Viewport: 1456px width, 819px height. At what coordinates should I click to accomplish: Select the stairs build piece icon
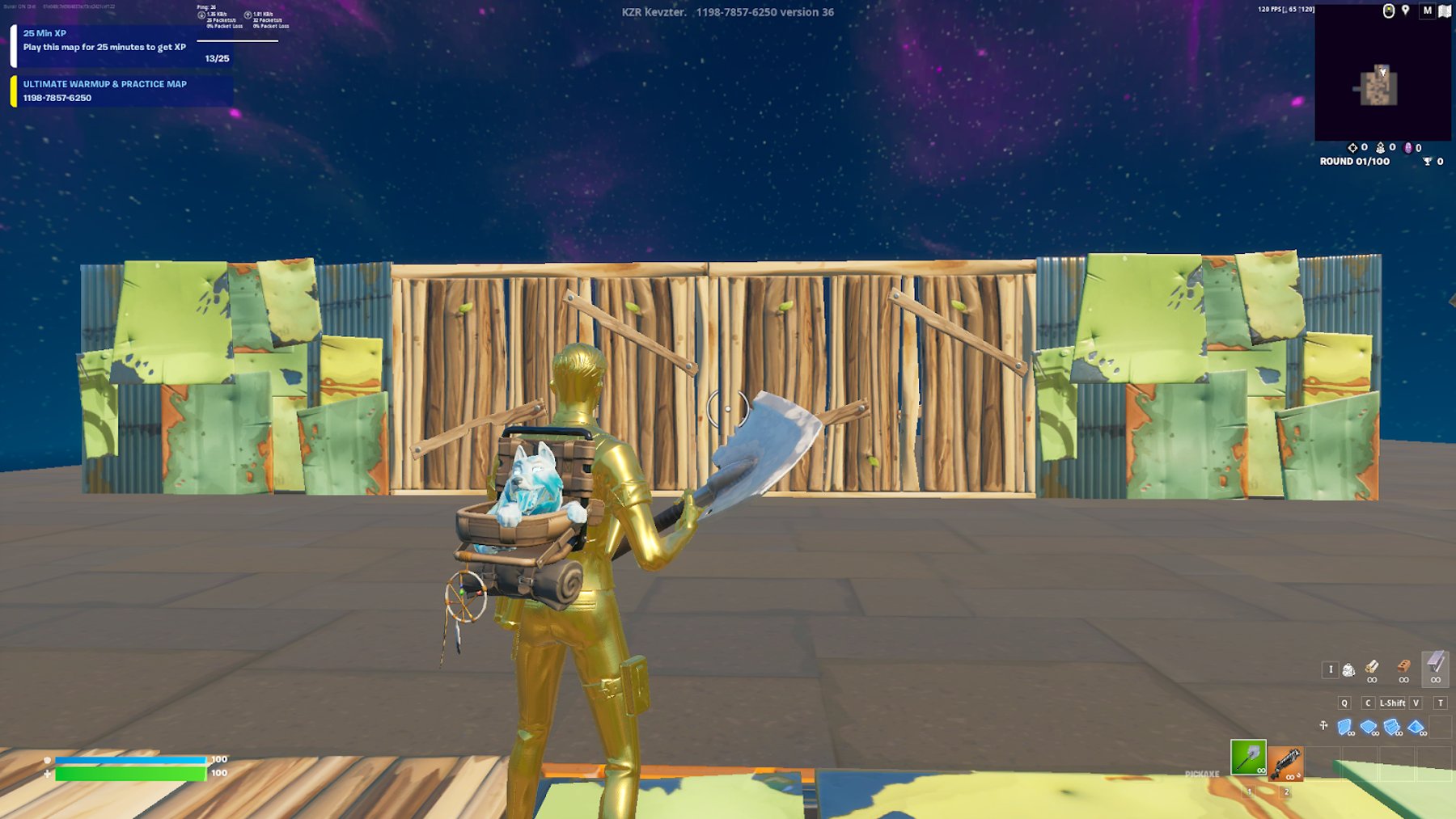(1391, 725)
